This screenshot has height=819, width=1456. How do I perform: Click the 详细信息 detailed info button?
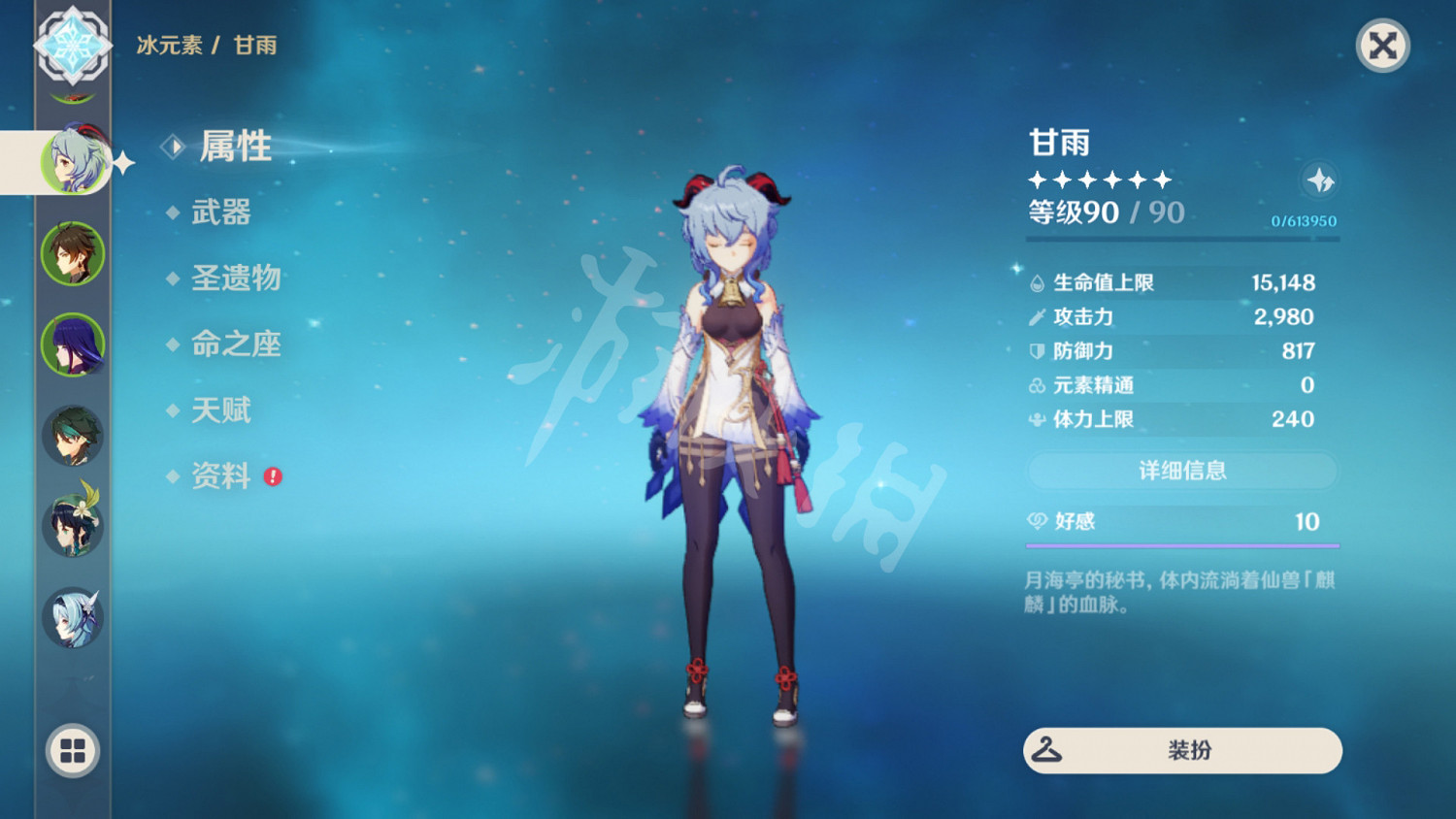tap(1181, 471)
